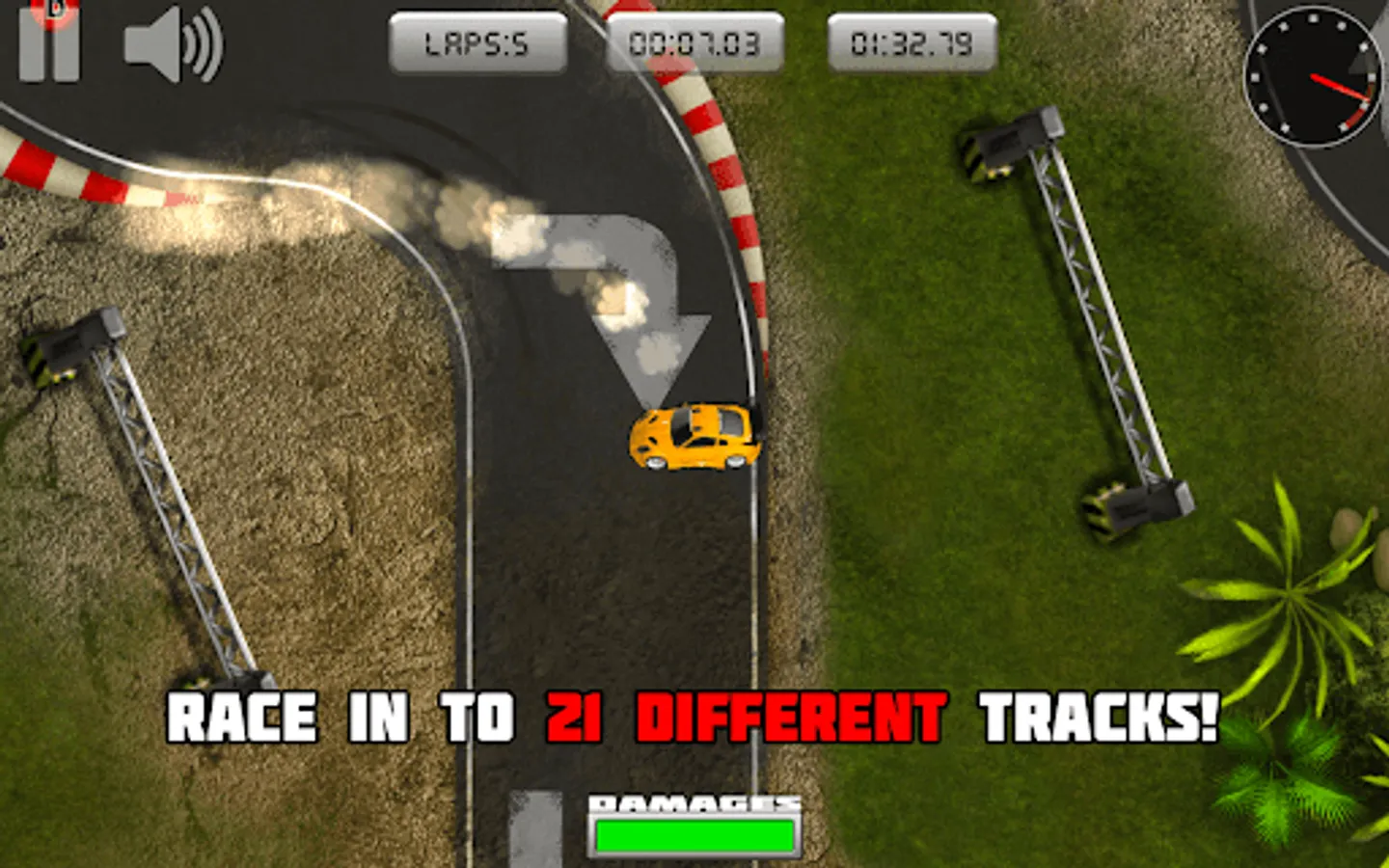Toggle pause with the pause control

pos(48,45)
